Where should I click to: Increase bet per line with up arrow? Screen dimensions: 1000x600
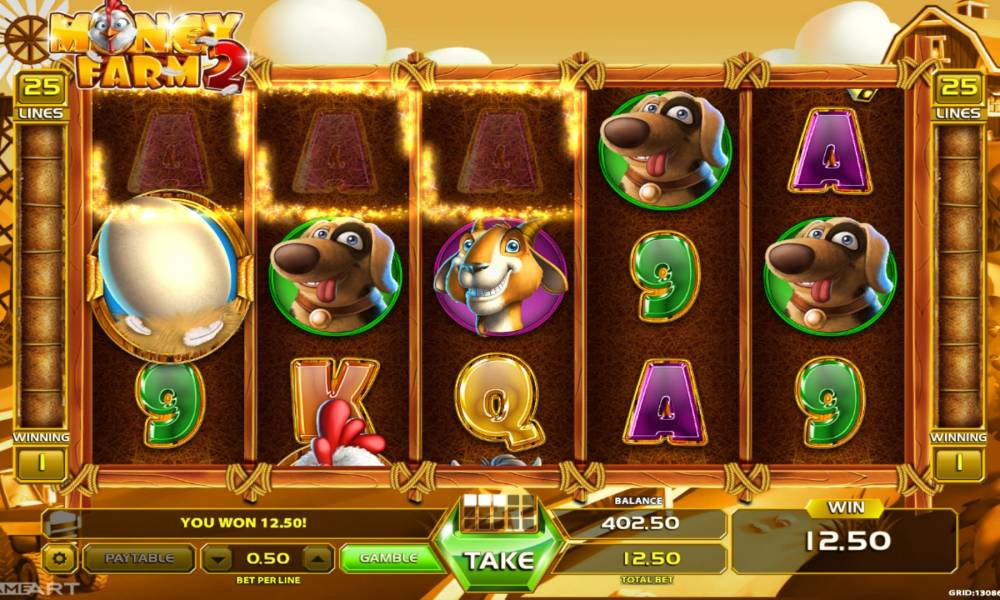(316, 558)
